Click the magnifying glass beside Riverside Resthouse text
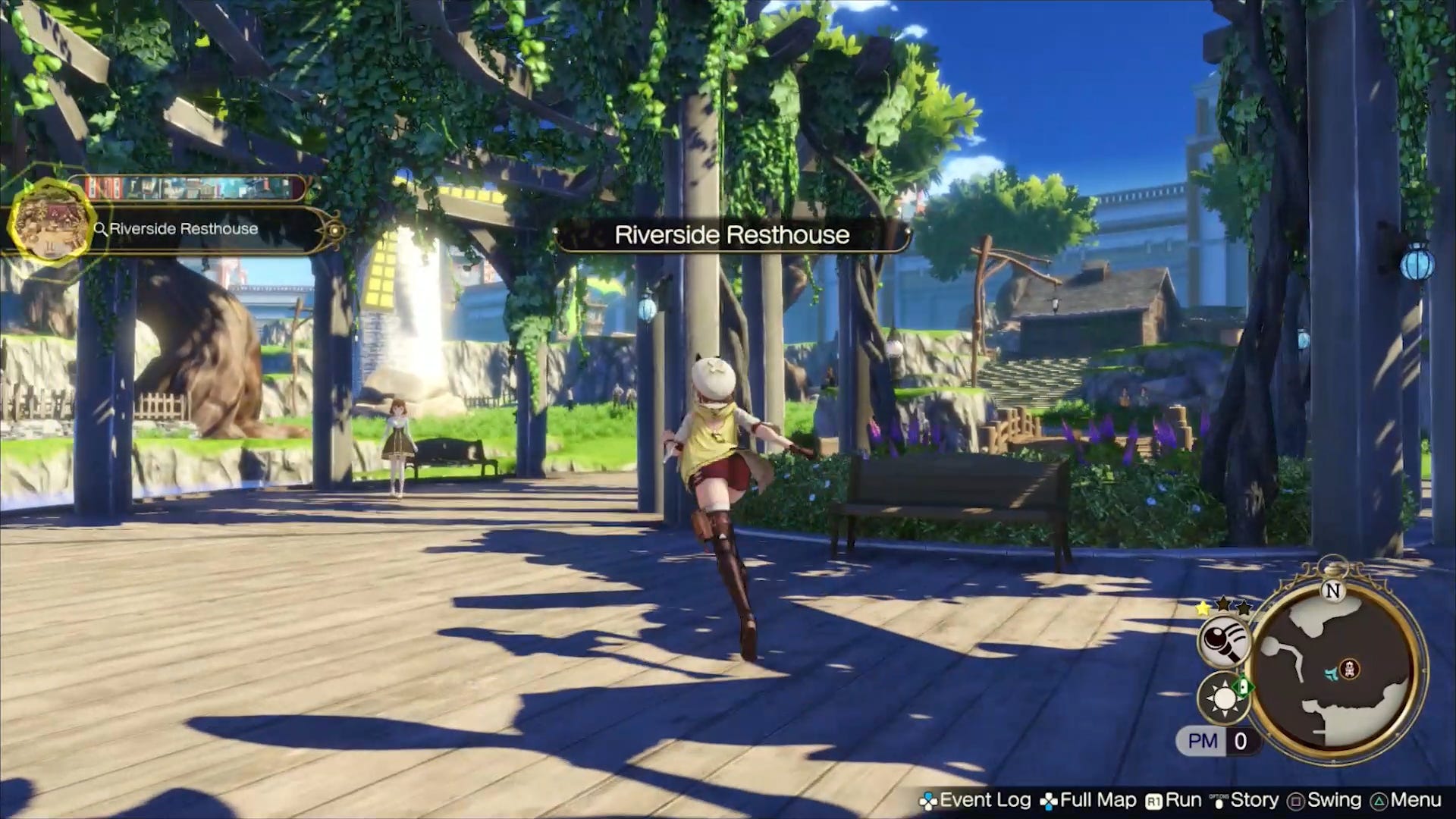1456x819 pixels. coord(99,228)
